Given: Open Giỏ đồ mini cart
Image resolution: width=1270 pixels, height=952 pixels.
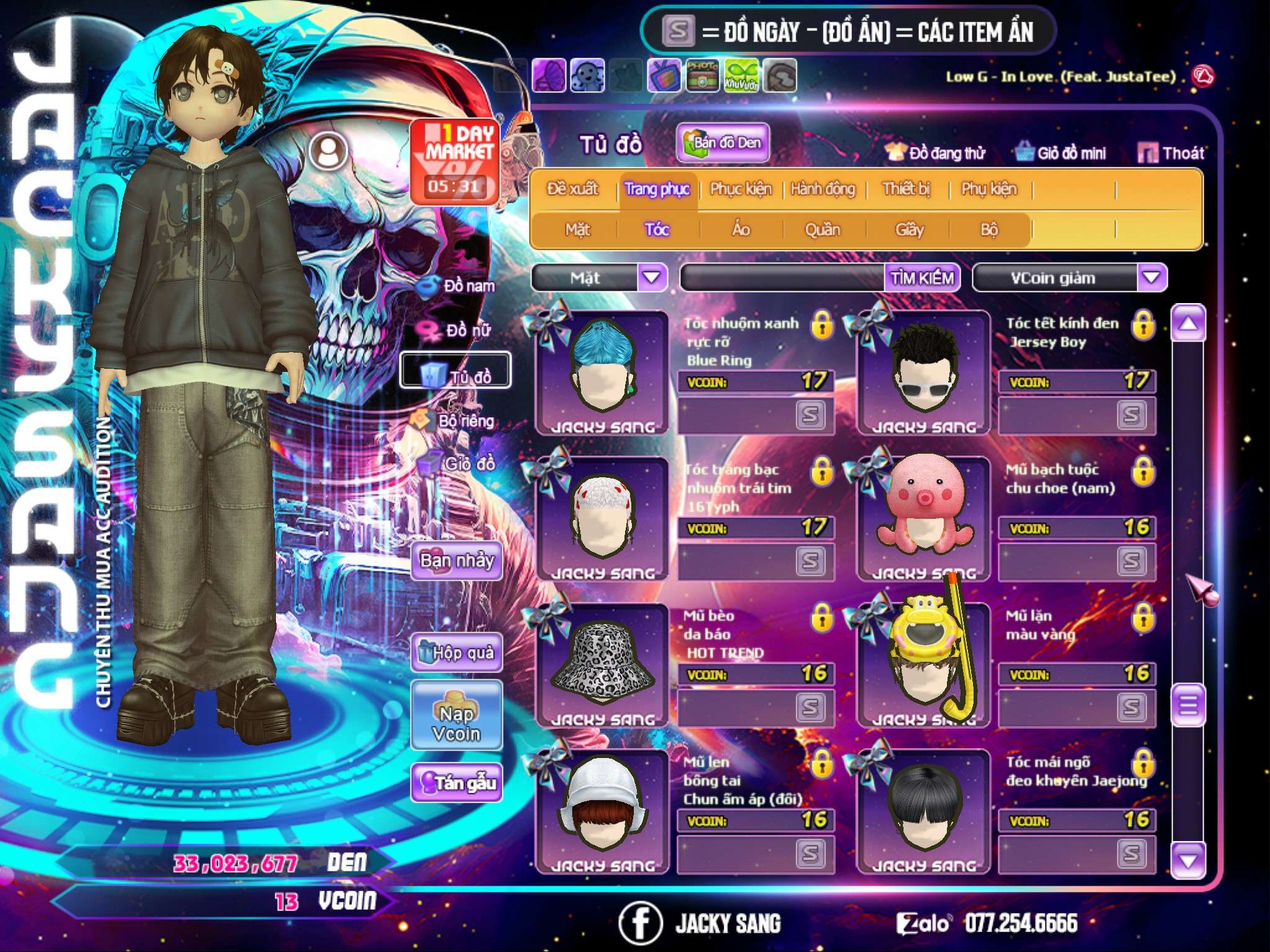Looking at the screenshot, I should 1061,153.
